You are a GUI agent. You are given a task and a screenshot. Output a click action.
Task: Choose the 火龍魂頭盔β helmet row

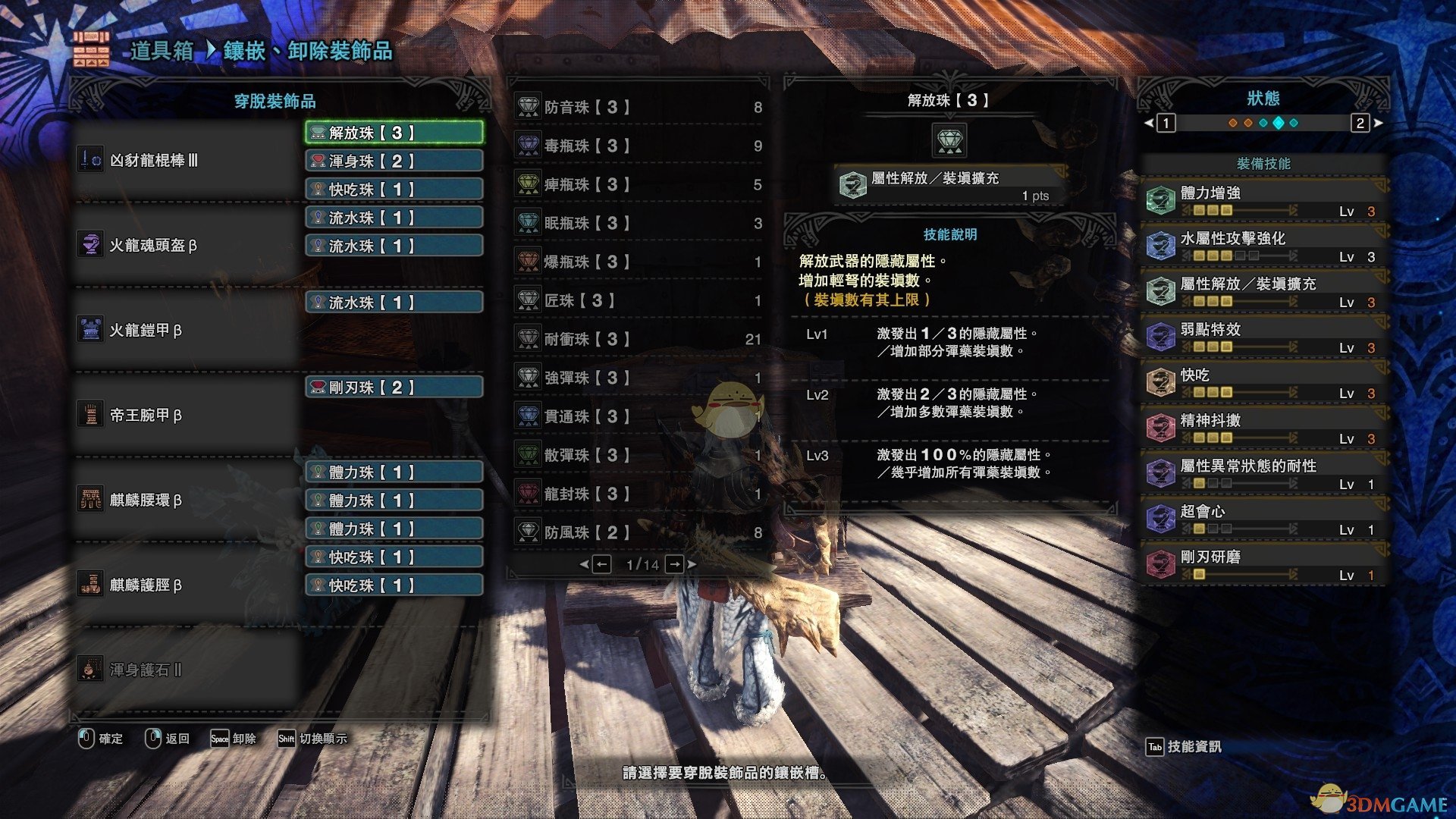186,245
